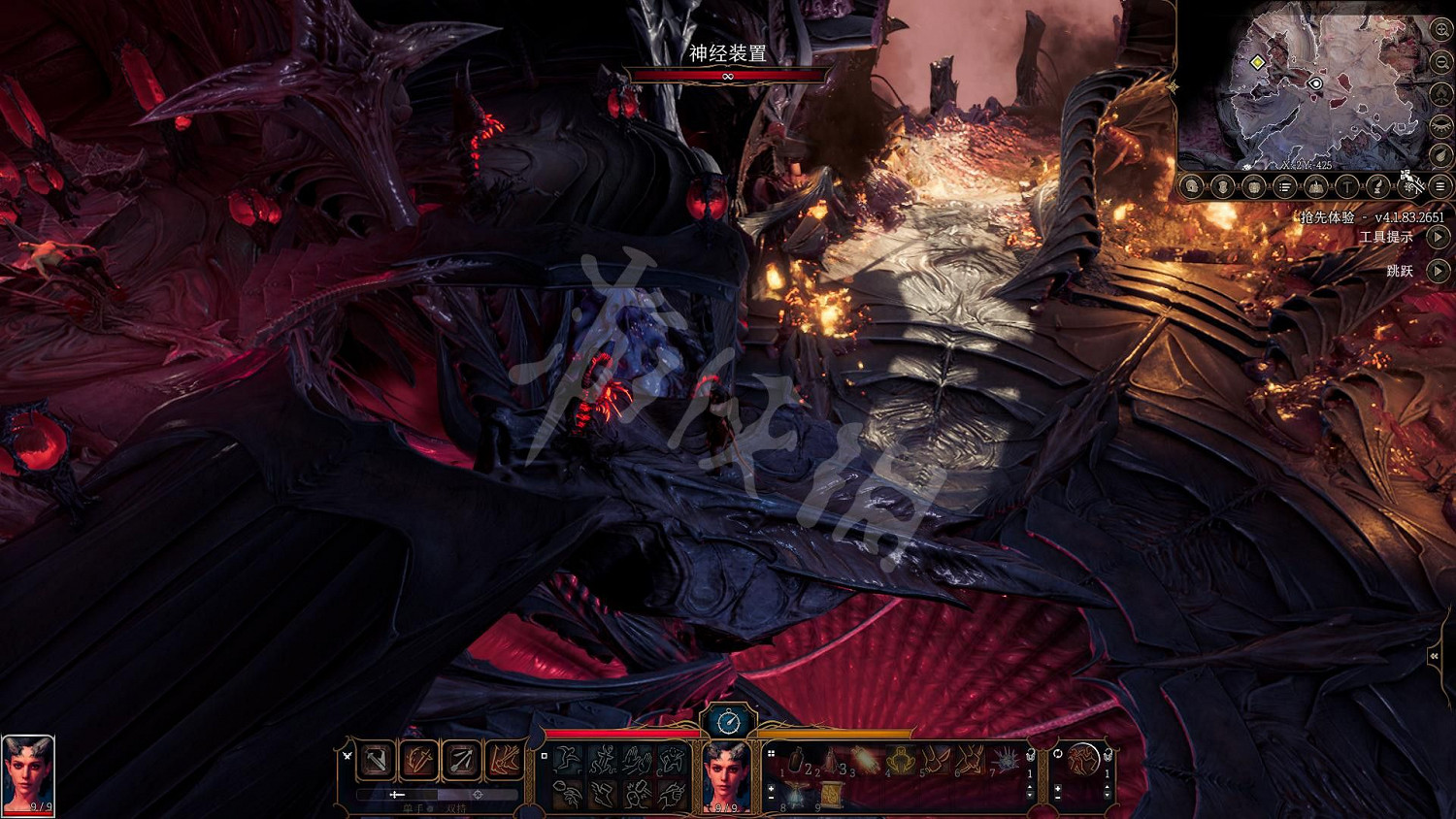Open the list-lines journal icon
Image resolution: width=1456 pixels, height=819 pixels.
click(x=1284, y=186)
